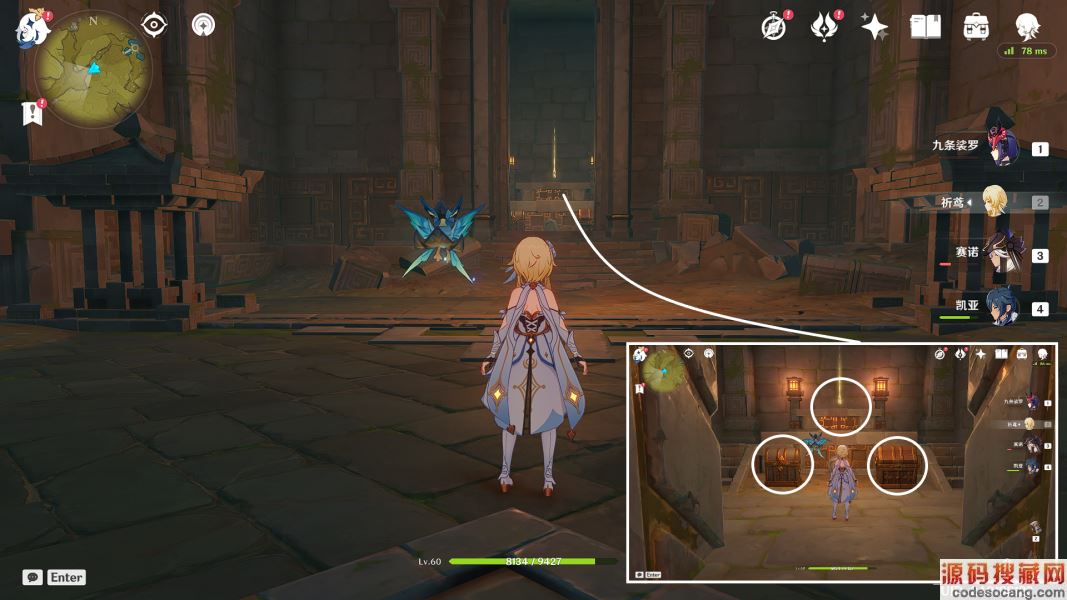Open the character screen icon

pos(1026,26)
